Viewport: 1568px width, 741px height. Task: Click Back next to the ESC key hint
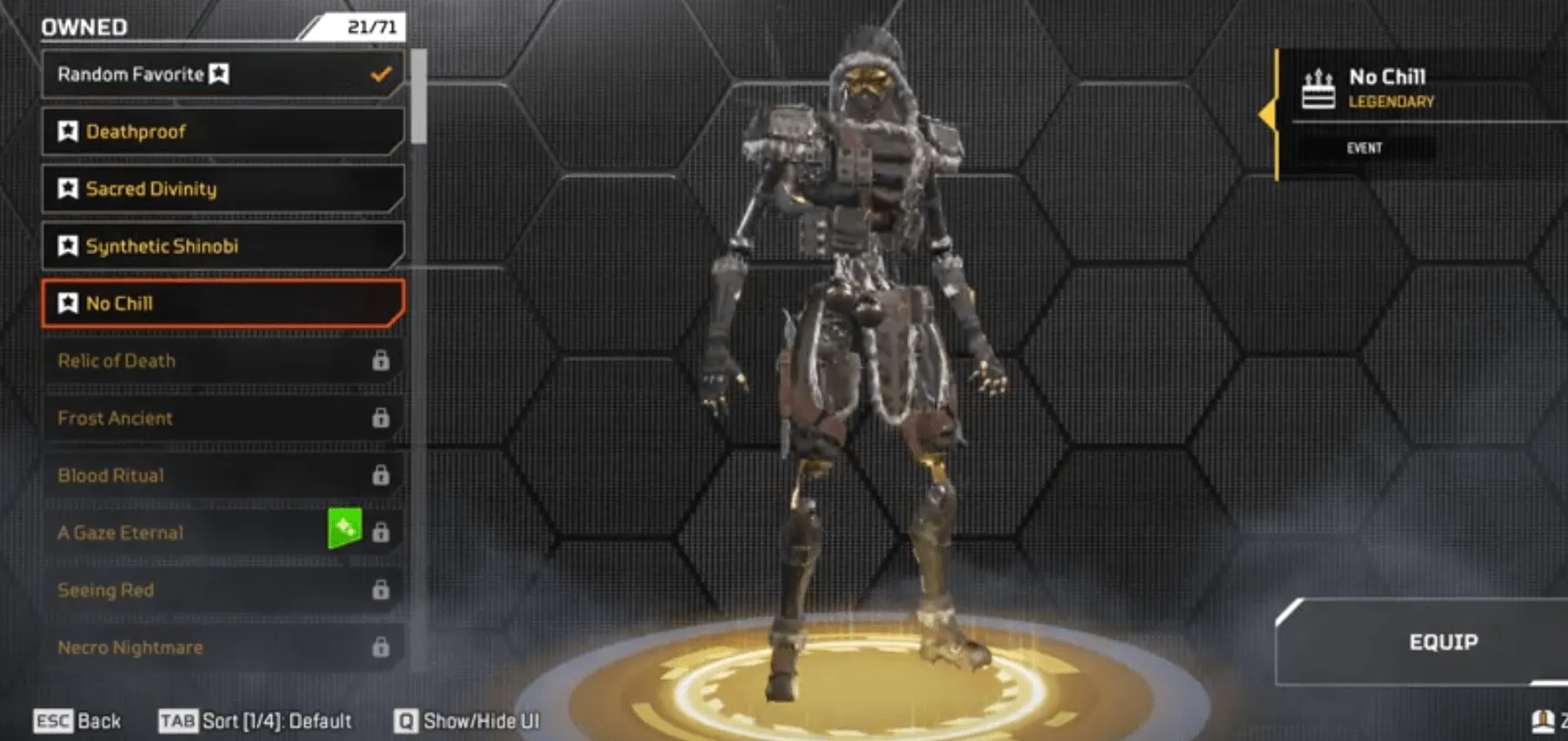point(97,720)
